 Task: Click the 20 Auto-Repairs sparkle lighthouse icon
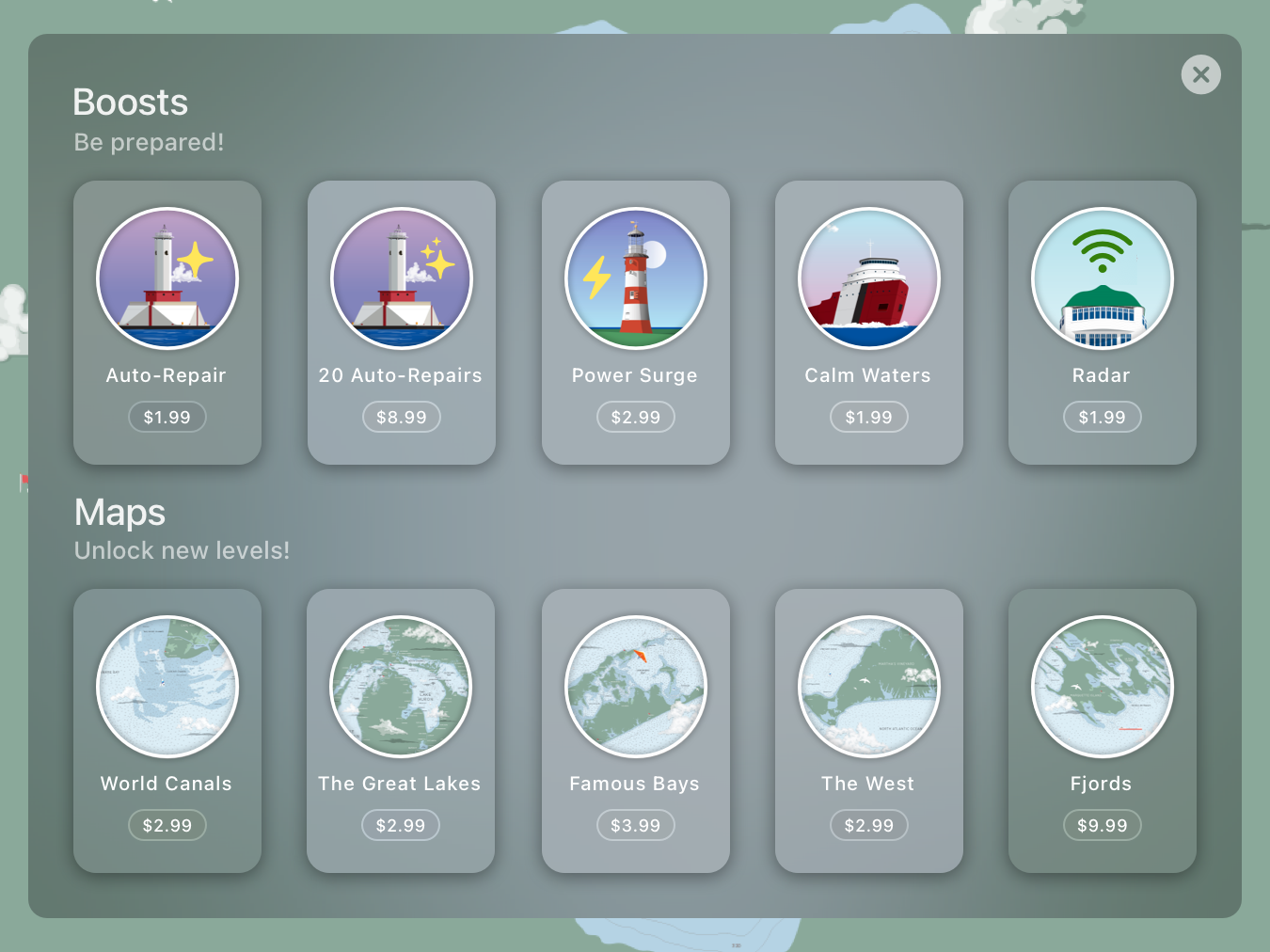tap(401, 278)
